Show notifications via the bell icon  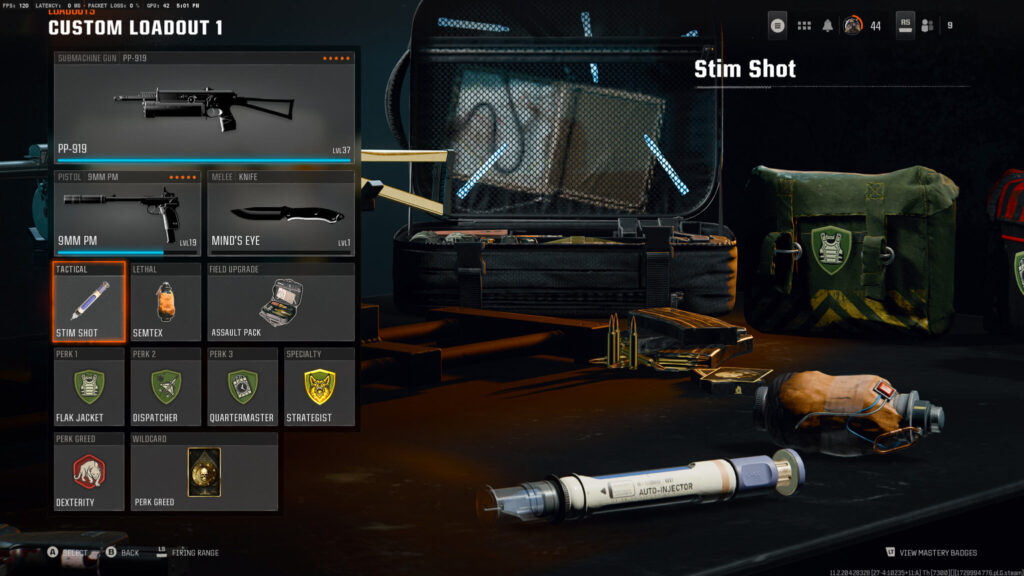click(828, 25)
